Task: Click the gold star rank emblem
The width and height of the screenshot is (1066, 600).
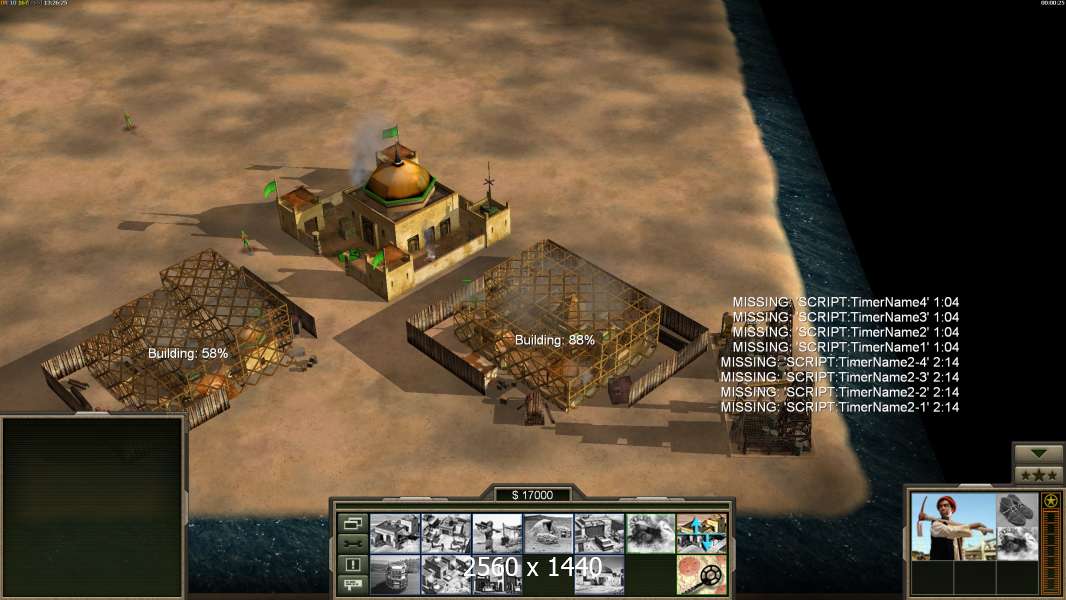Action: coord(1051,501)
